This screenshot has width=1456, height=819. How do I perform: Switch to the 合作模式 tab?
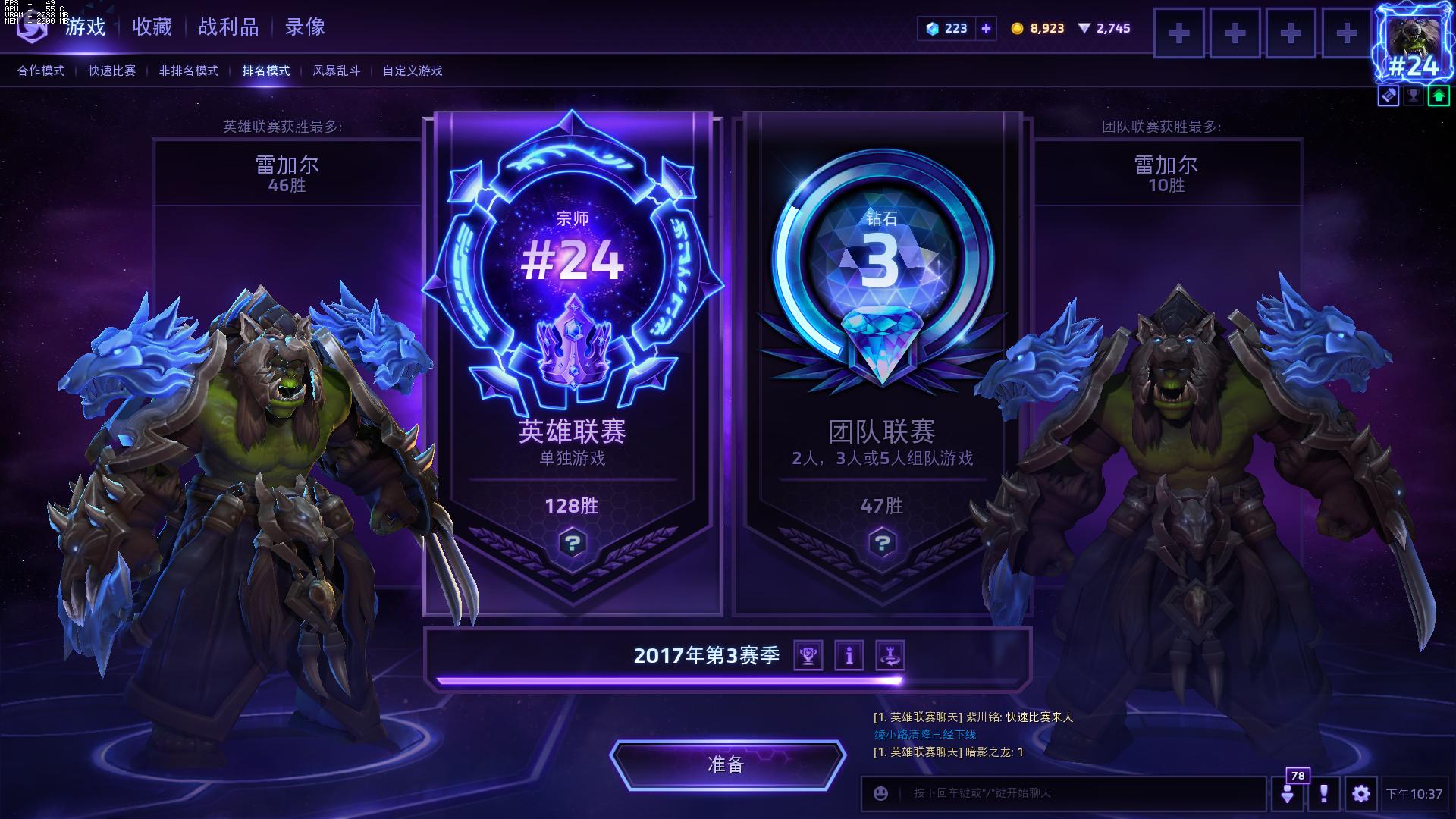41,71
